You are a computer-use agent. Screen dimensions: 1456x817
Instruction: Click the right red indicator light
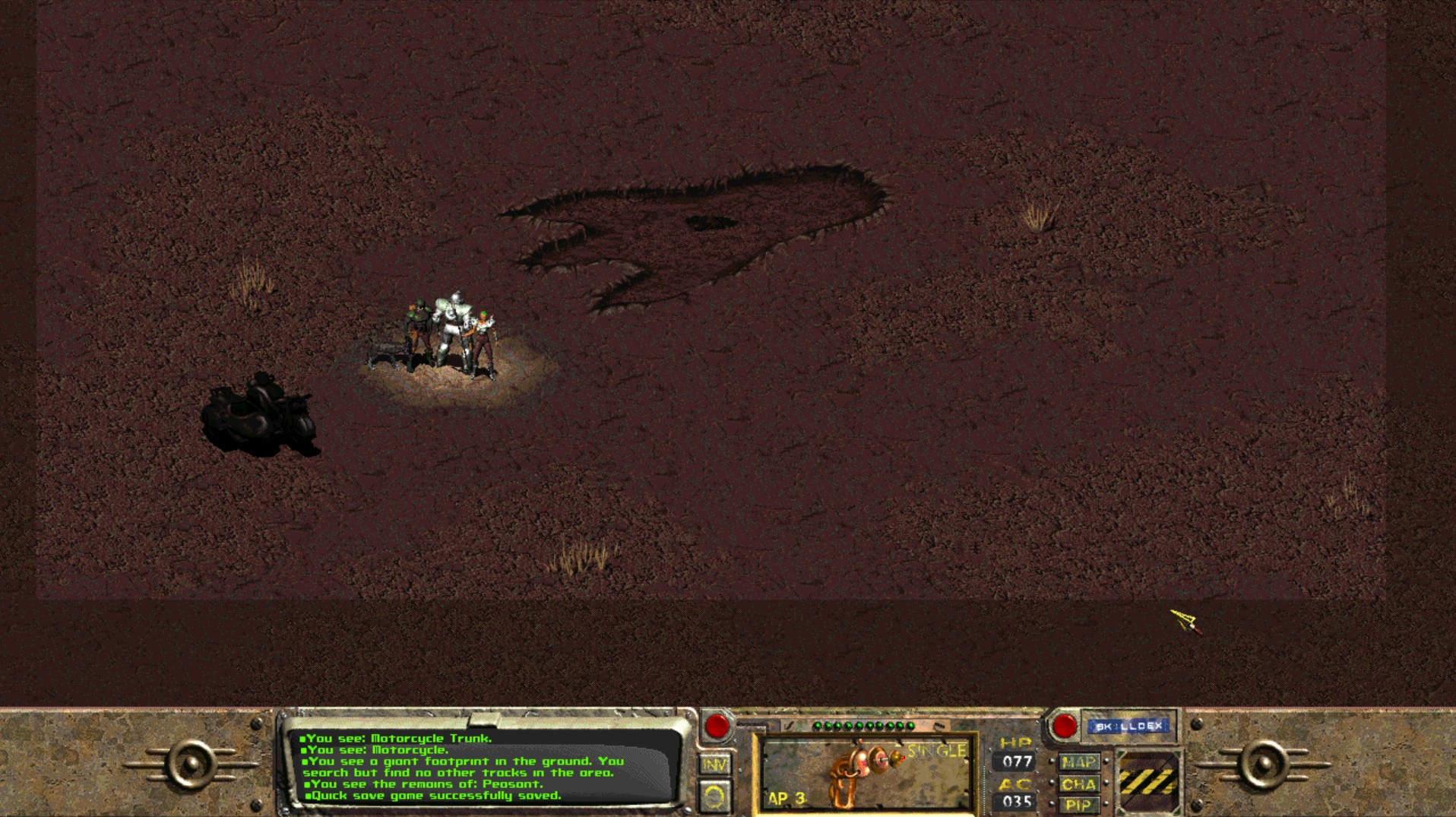[1065, 724]
